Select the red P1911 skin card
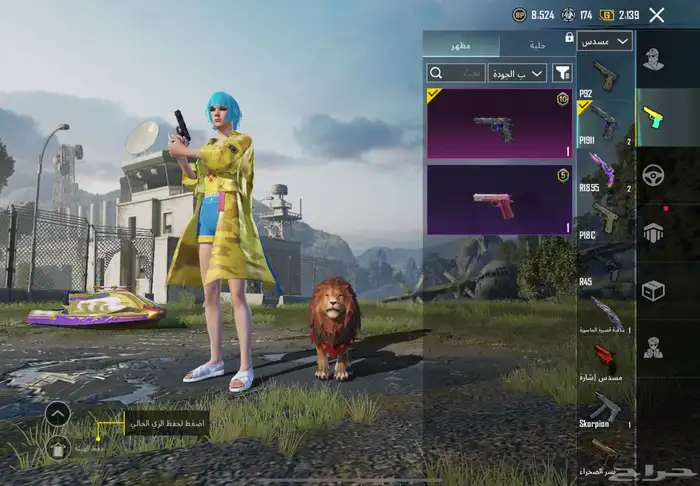 pyautogui.click(x=500, y=200)
